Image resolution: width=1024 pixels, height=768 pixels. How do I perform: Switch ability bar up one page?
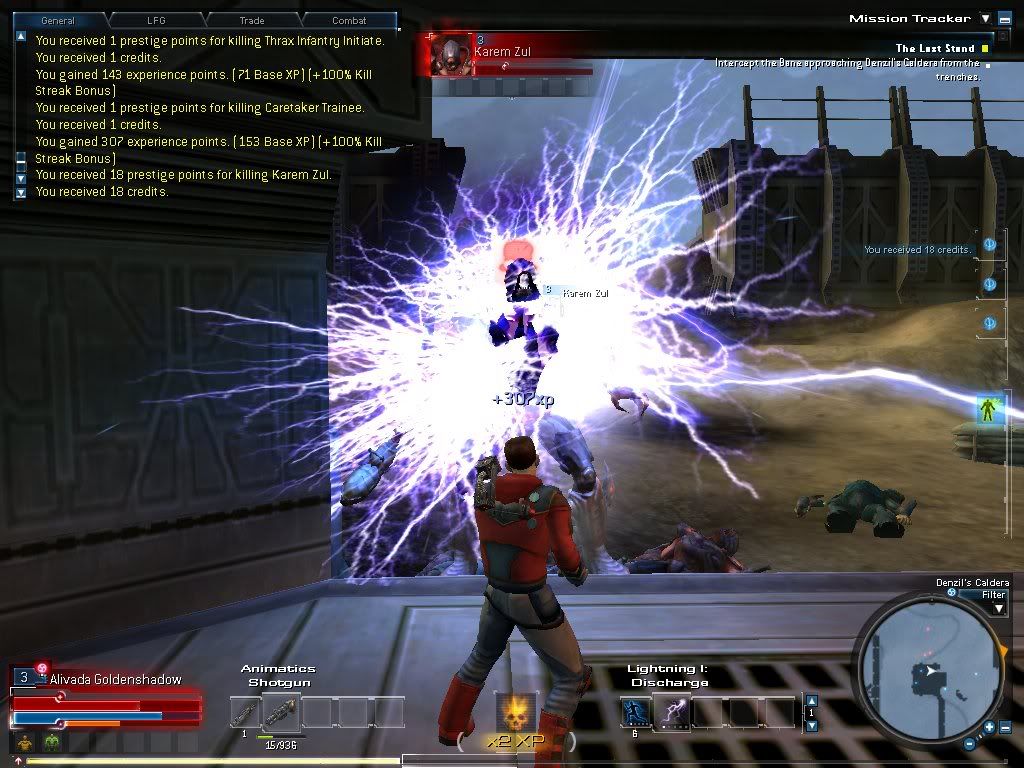tap(811, 700)
